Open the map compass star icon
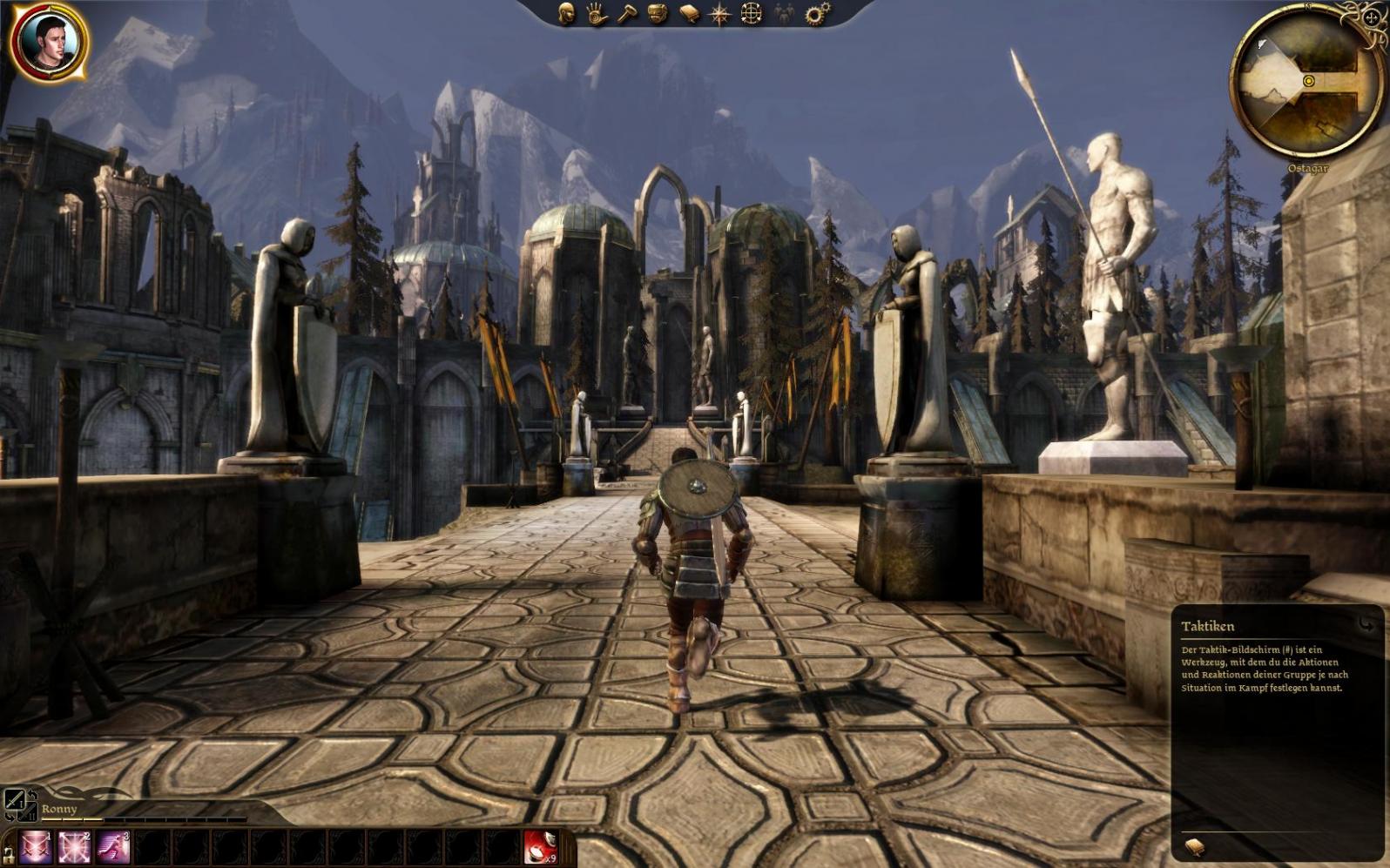The height and width of the screenshot is (868, 1390). 720,15
